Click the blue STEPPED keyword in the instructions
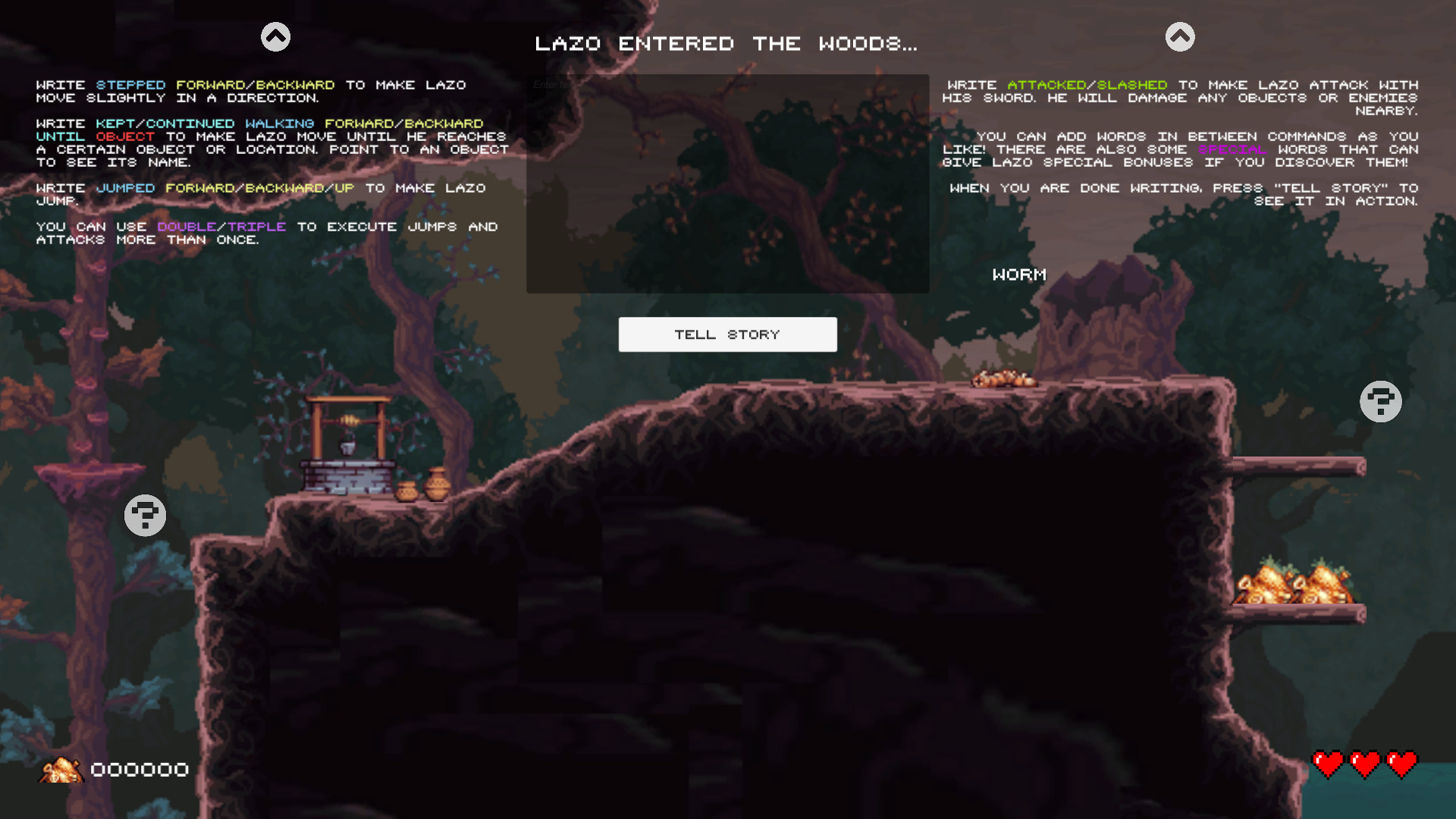This screenshot has width=1456, height=819. pos(132,85)
